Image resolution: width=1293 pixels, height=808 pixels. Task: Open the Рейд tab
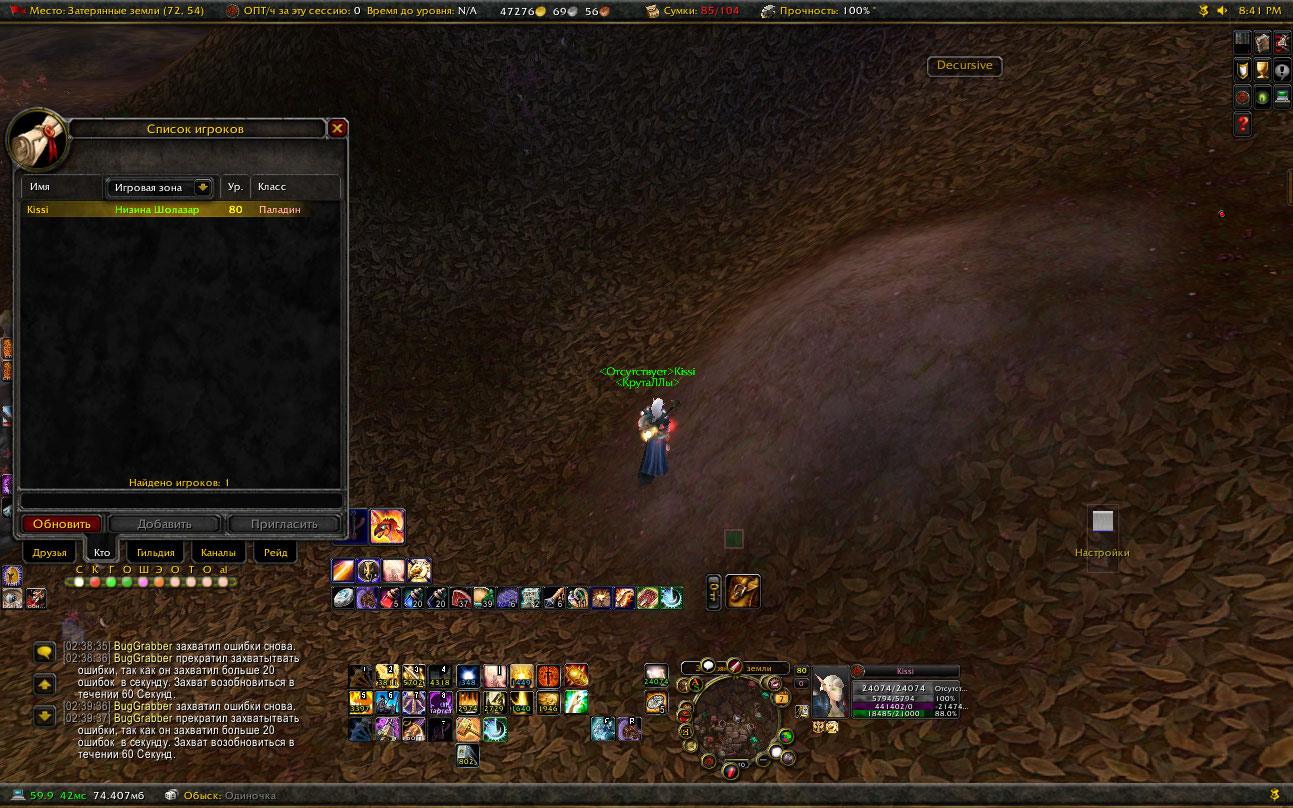pos(276,552)
